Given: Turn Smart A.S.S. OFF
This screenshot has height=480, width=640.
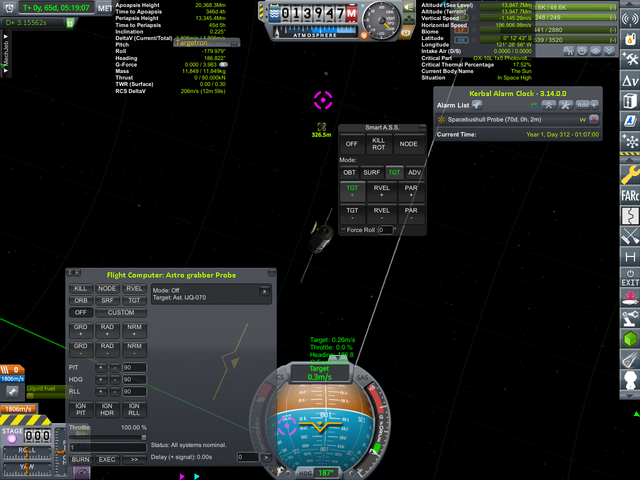Looking at the screenshot, I should (x=352, y=144).
